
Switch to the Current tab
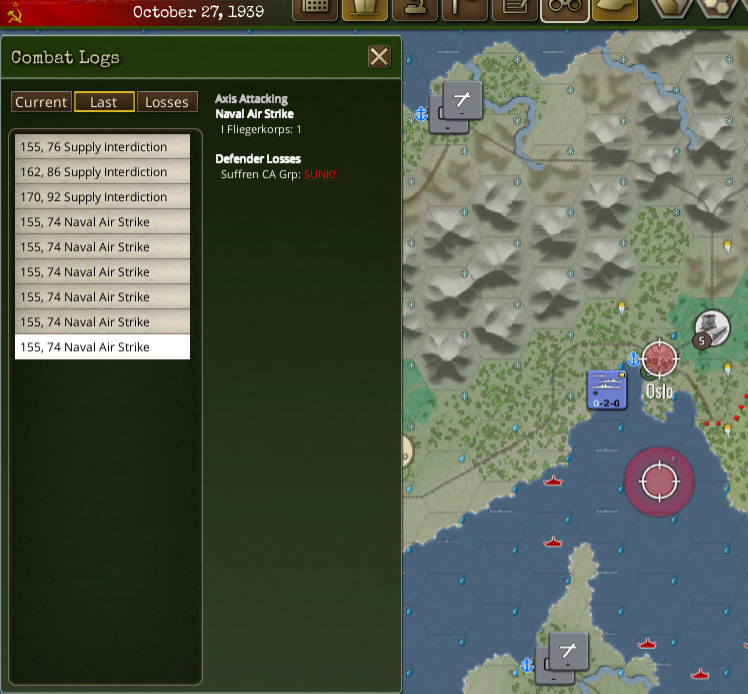point(41,102)
